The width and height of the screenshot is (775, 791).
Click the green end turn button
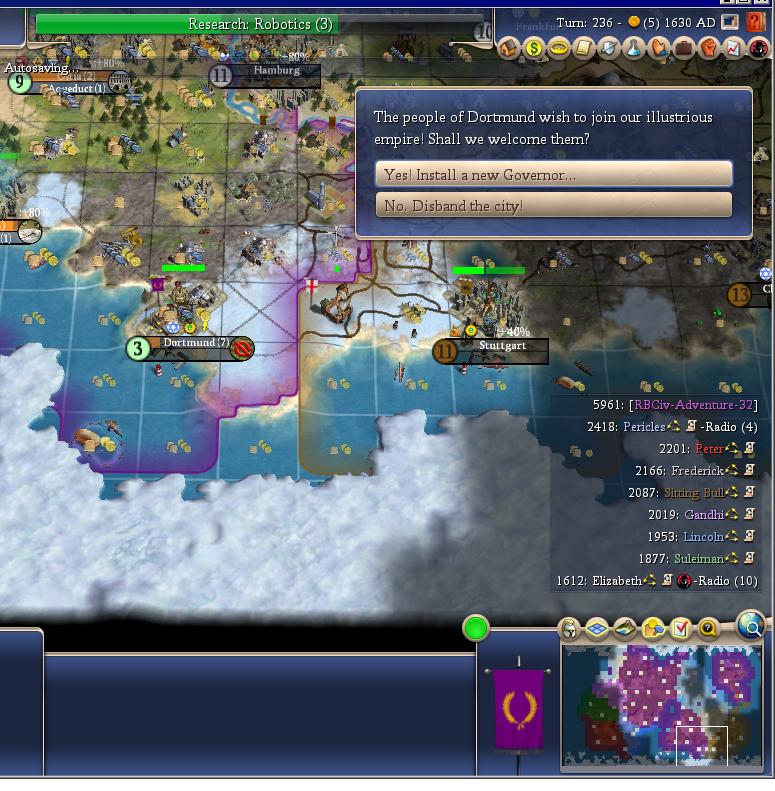click(476, 628)
